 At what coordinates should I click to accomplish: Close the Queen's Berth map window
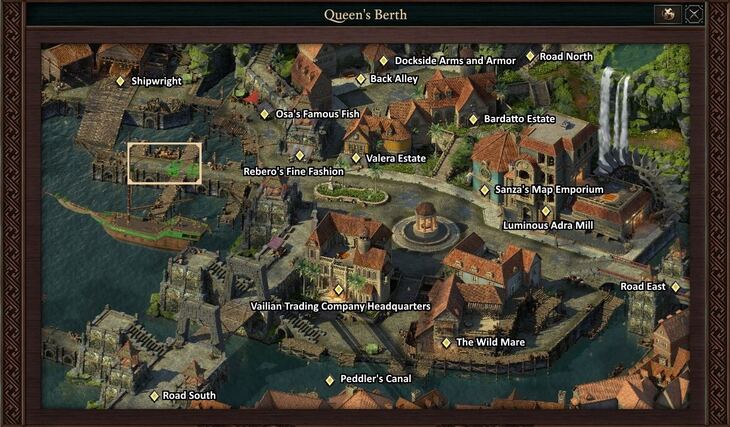tap(694, 14)
